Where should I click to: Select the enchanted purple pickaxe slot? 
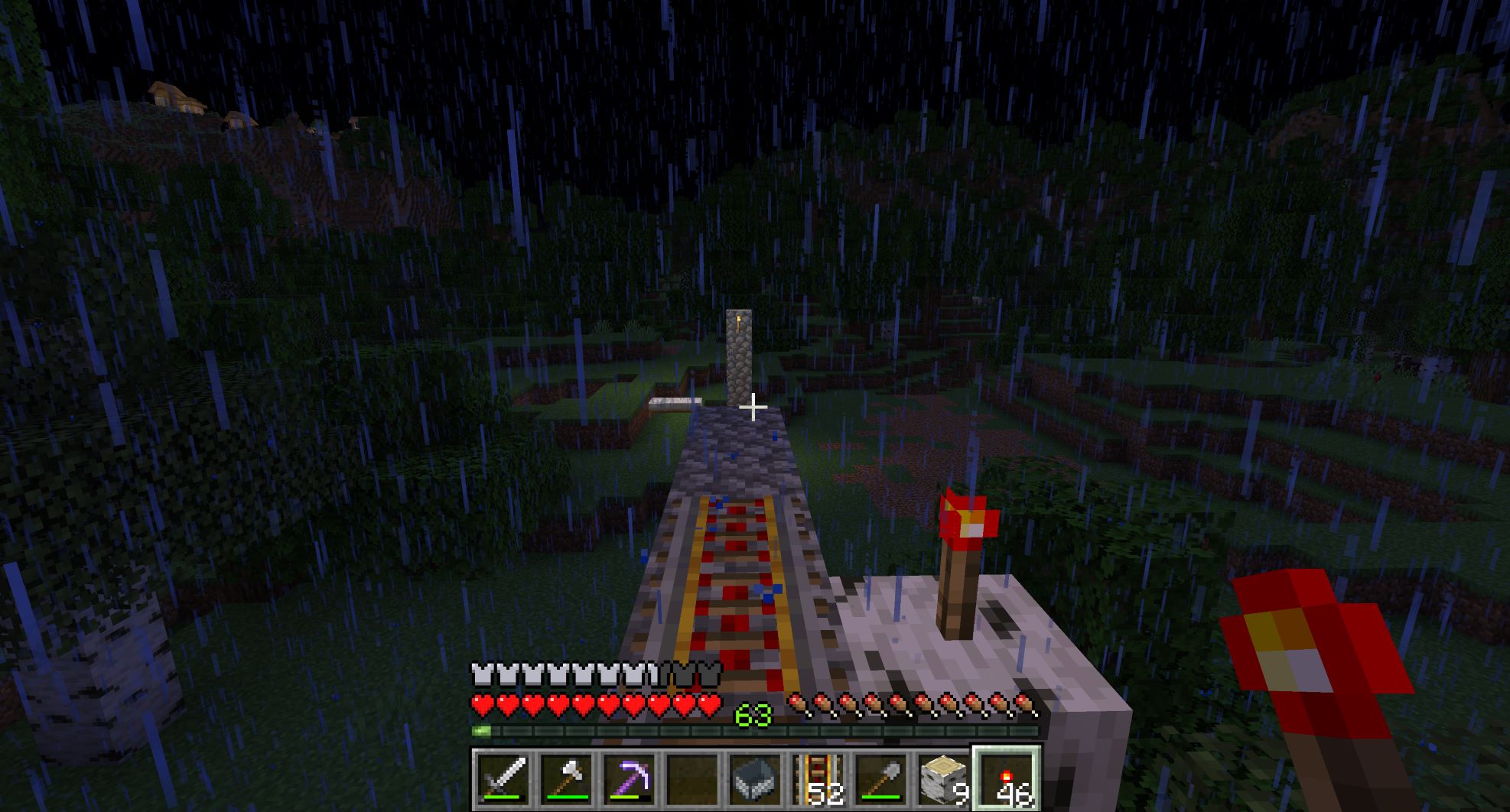(628, 780)
